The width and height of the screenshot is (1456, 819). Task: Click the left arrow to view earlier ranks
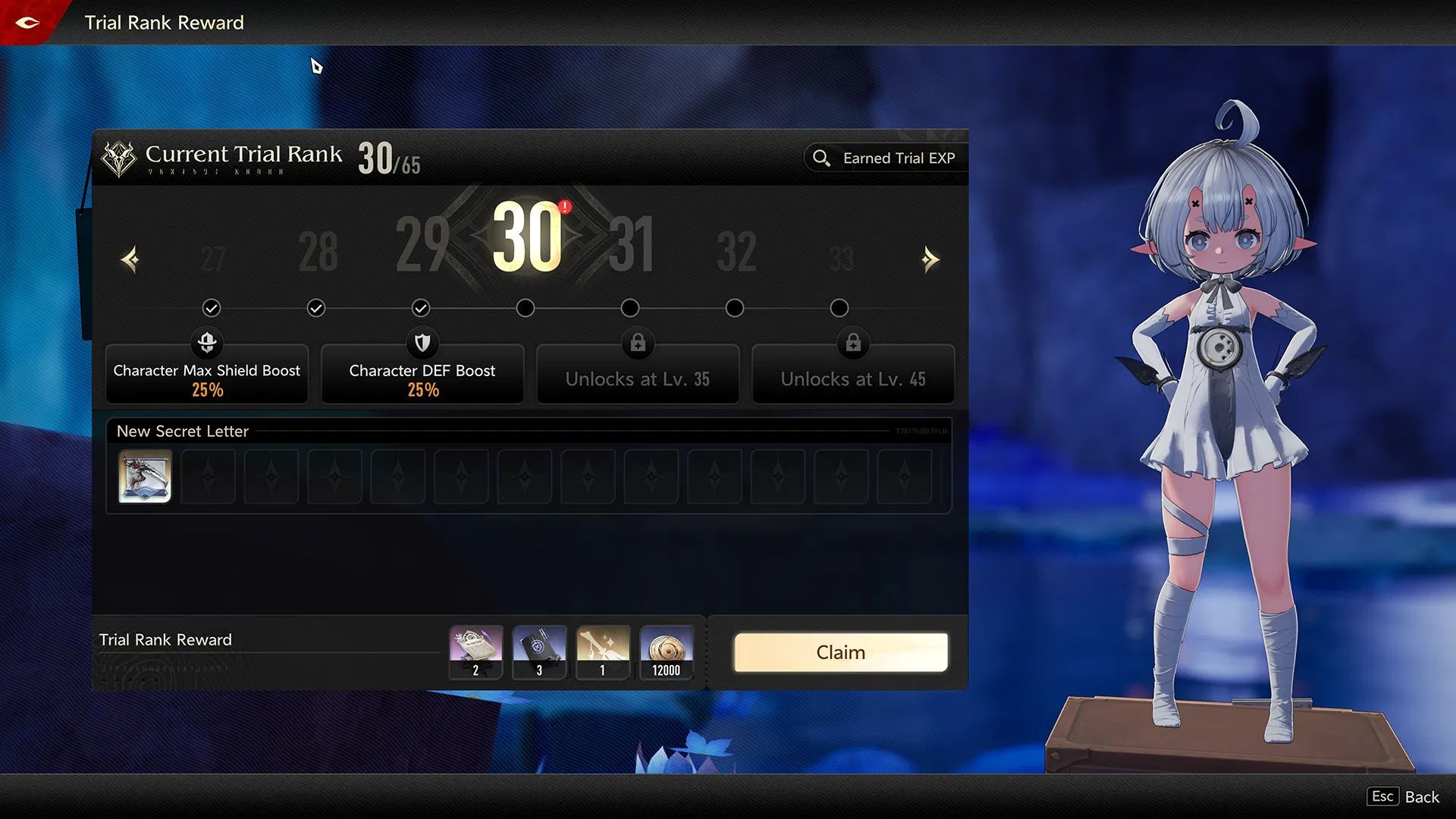pyautogui.click(x=130, y=259)
